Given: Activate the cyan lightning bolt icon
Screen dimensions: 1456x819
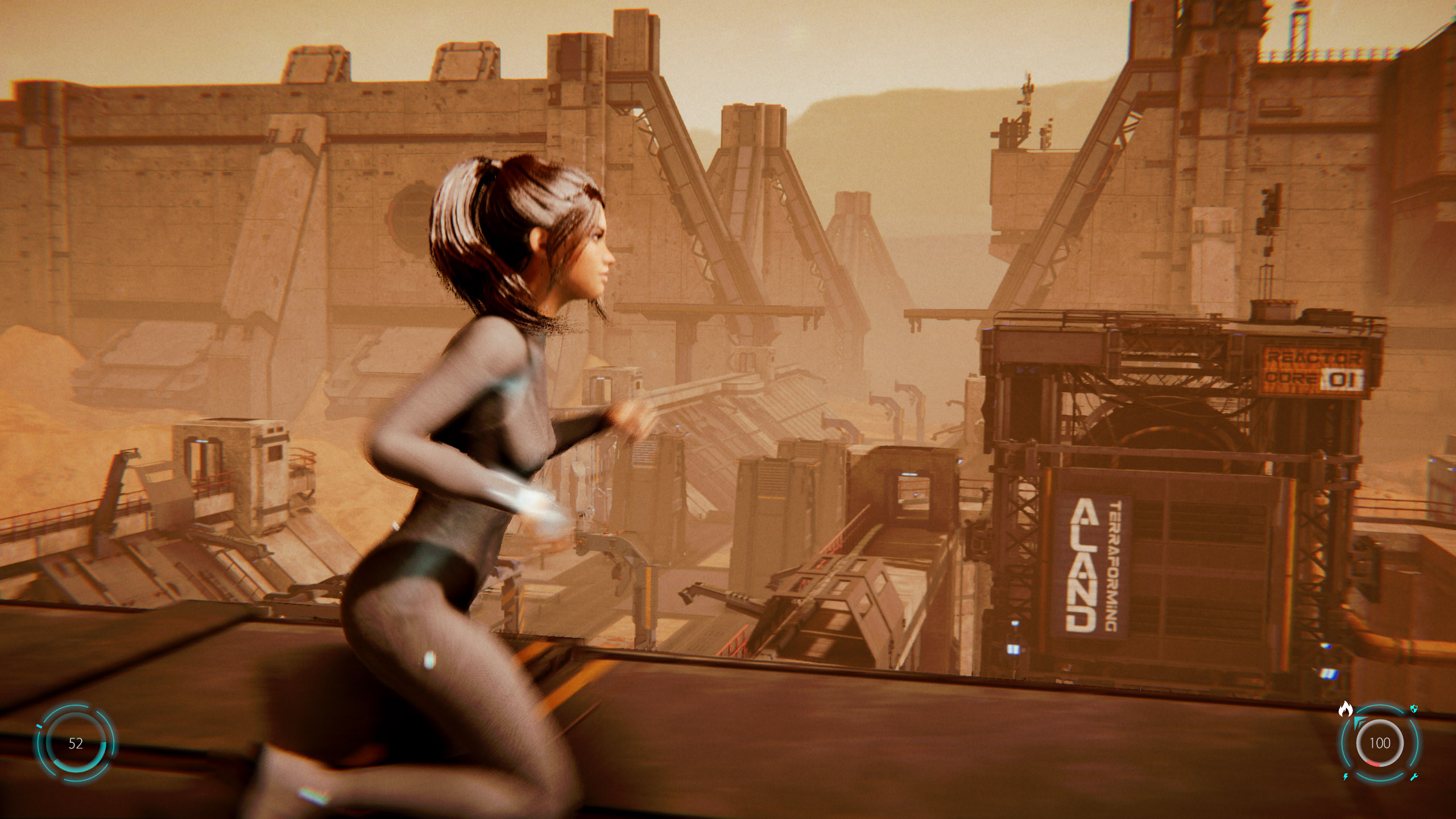Looking at the screenshot, I should click(1346, 777).
